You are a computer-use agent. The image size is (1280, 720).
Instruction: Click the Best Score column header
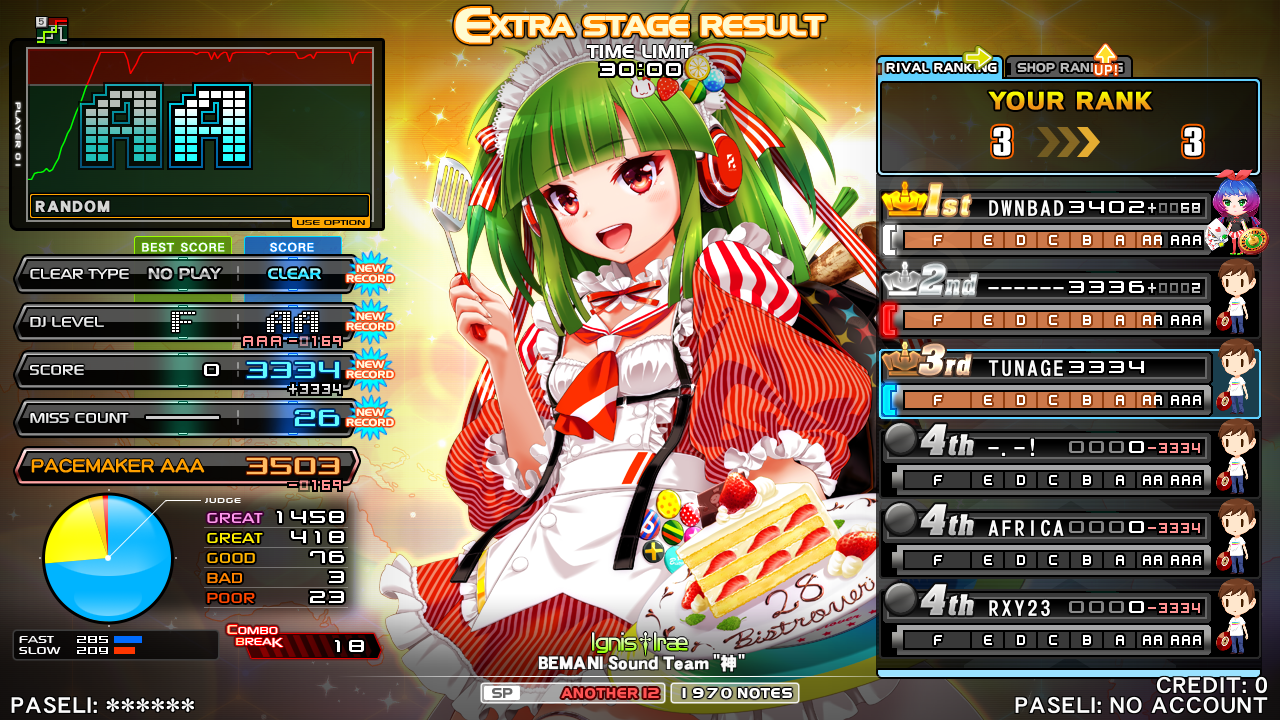coord(183,247)
